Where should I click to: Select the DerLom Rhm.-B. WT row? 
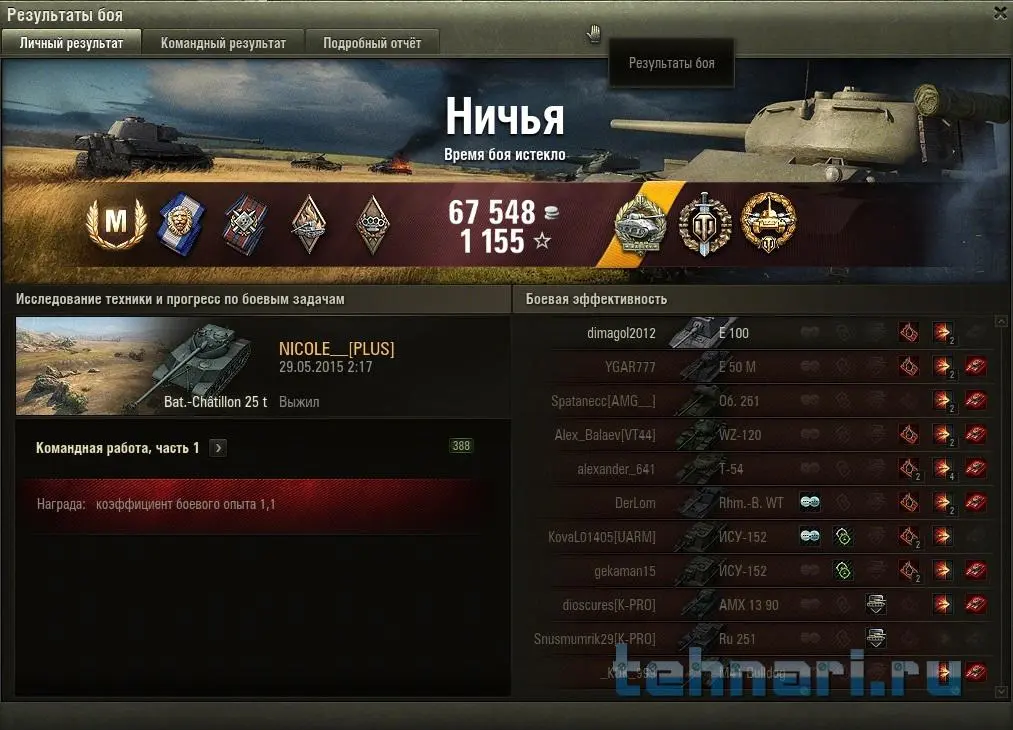pyautogui.click(x=750, y=503)
